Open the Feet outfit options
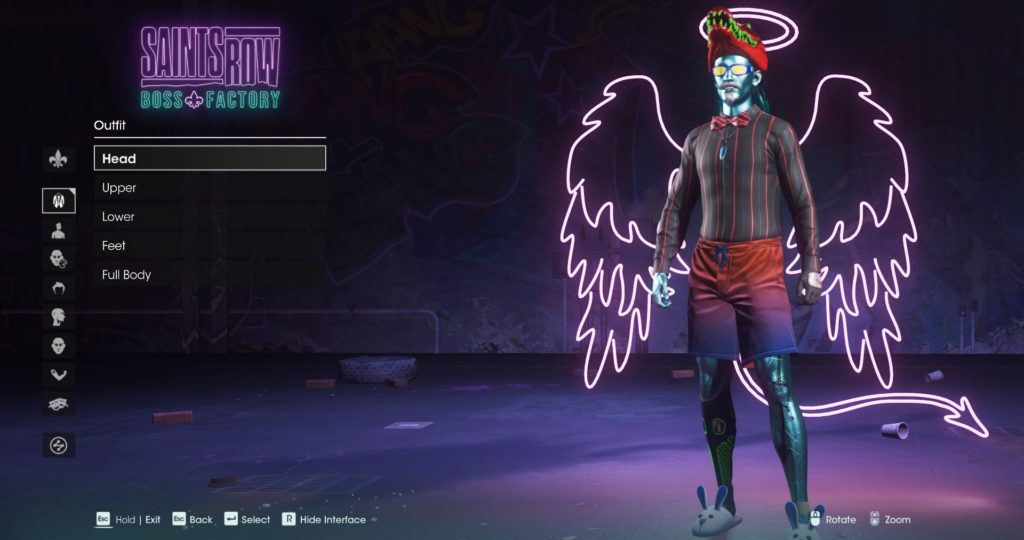Image resolution: width=1024 pixels, height=540 pixels. (209, 246)
